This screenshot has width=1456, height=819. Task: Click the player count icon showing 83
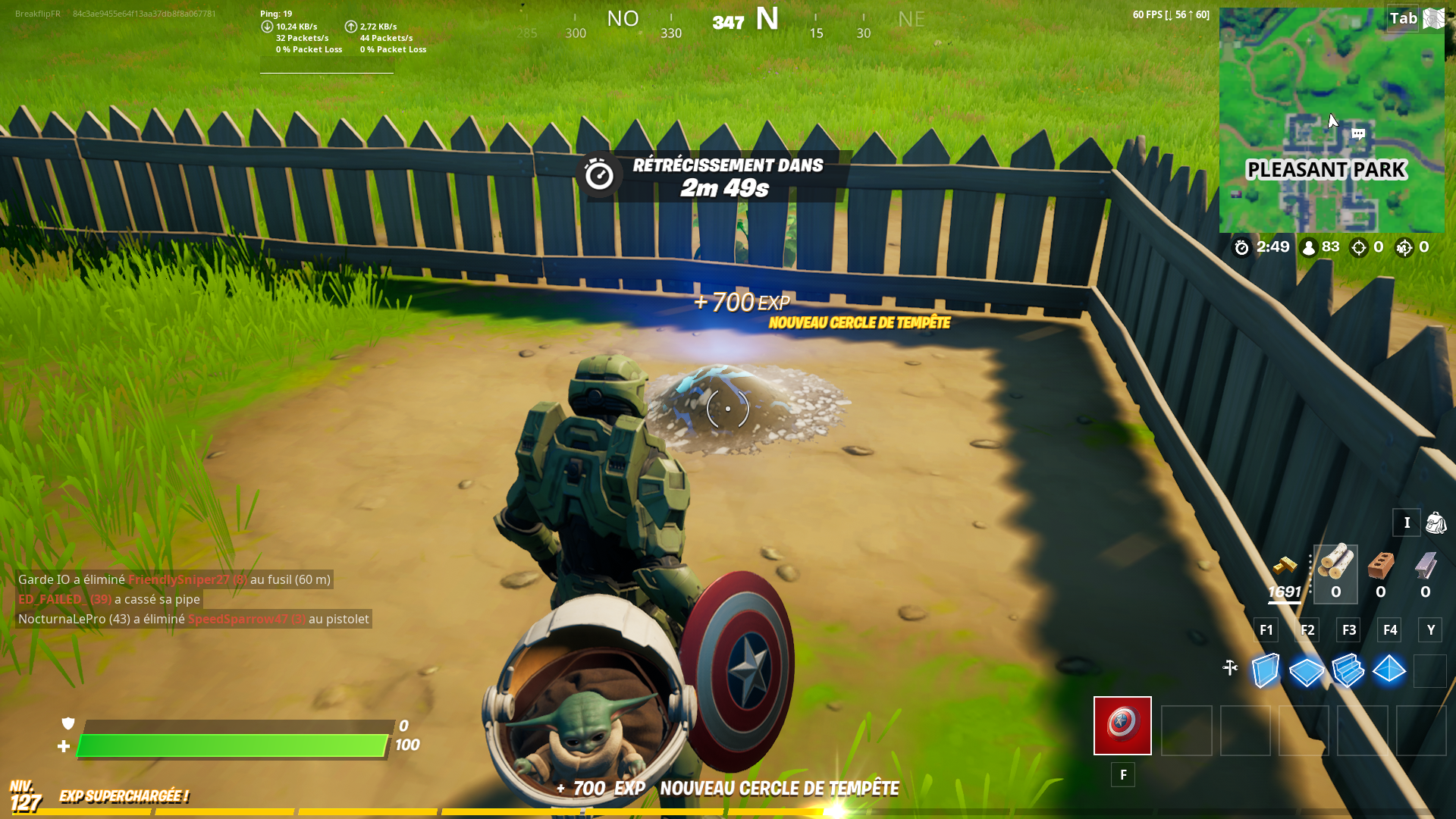pyautogui.click(x=1310, y=247)
